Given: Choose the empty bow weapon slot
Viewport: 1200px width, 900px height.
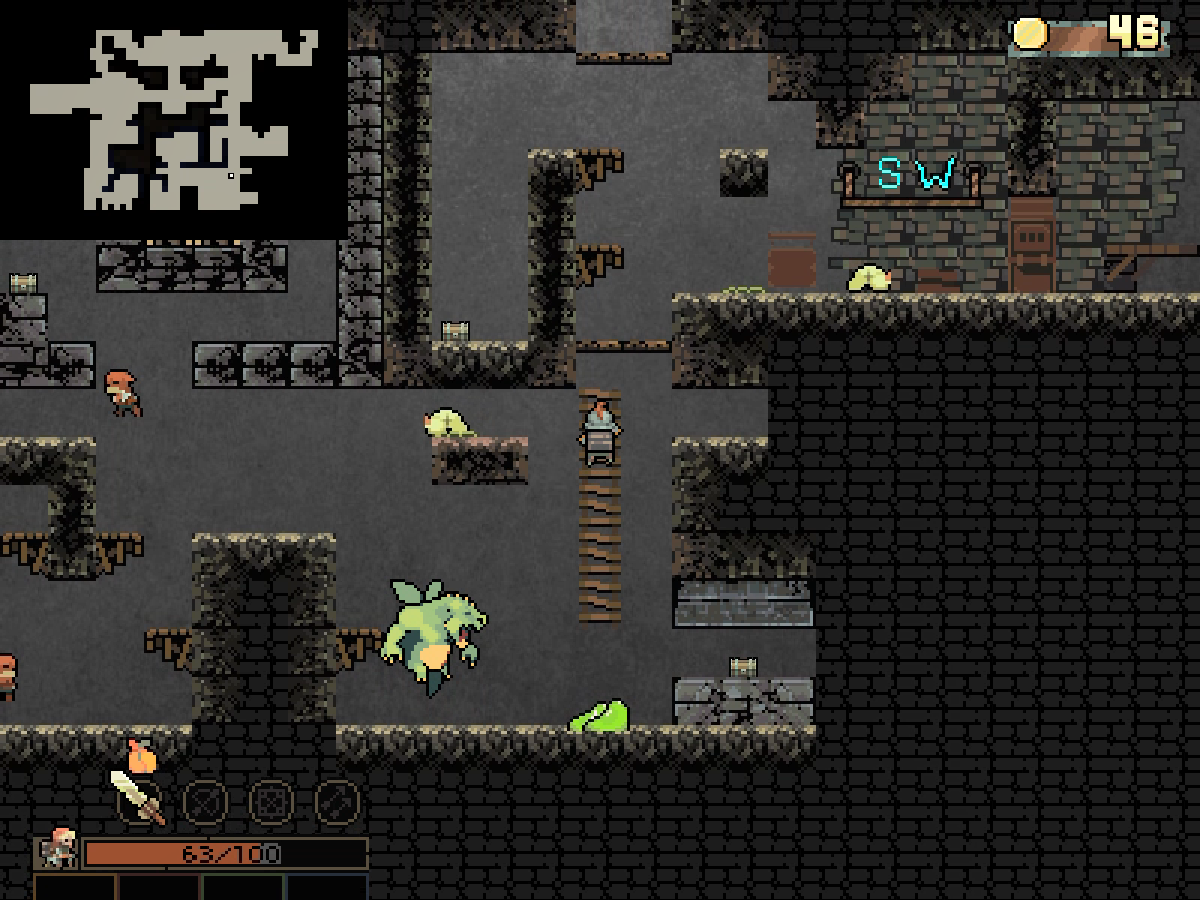Looking at the screenshot, I should [205, 801].
